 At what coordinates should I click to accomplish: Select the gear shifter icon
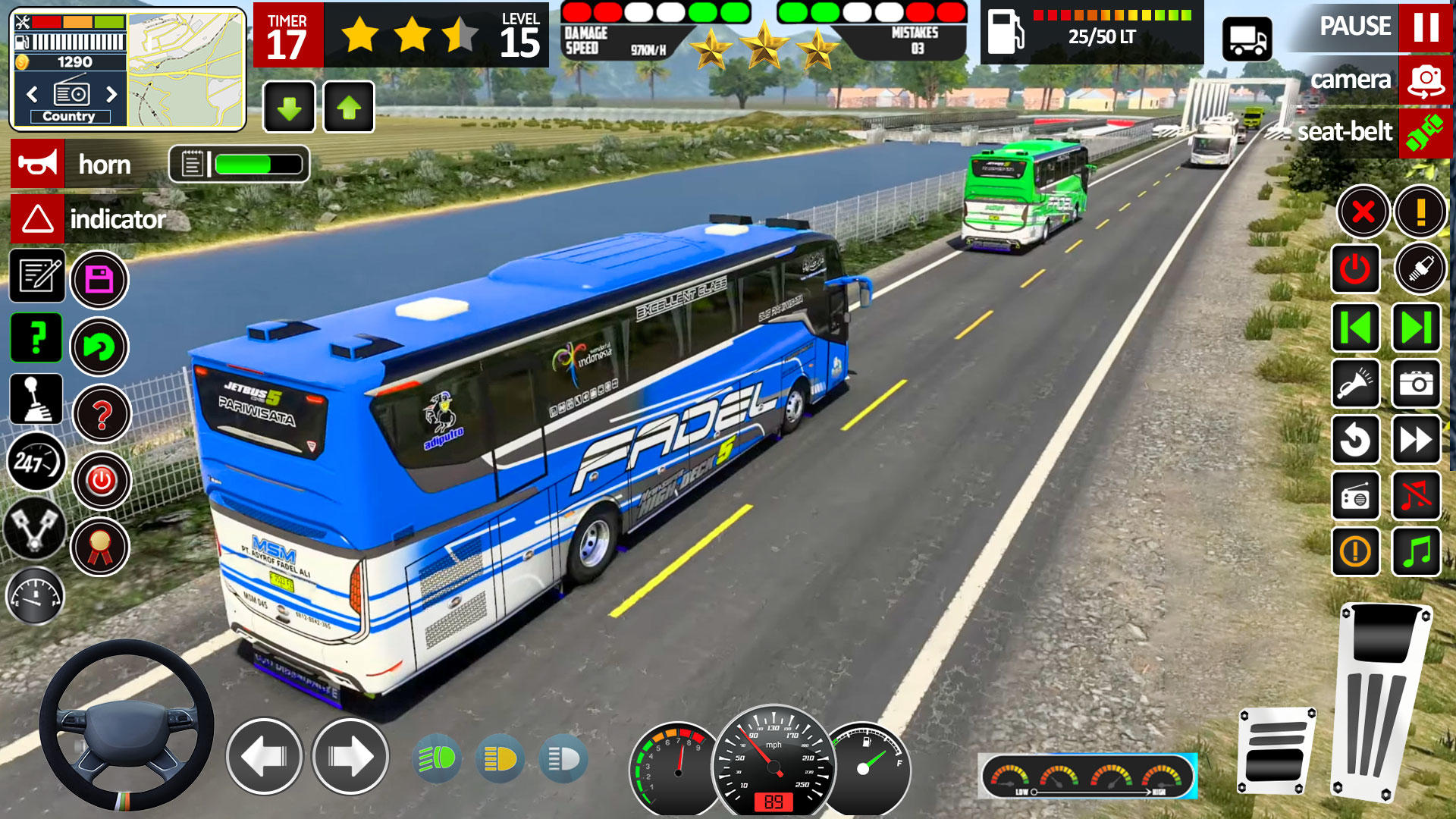34,400
